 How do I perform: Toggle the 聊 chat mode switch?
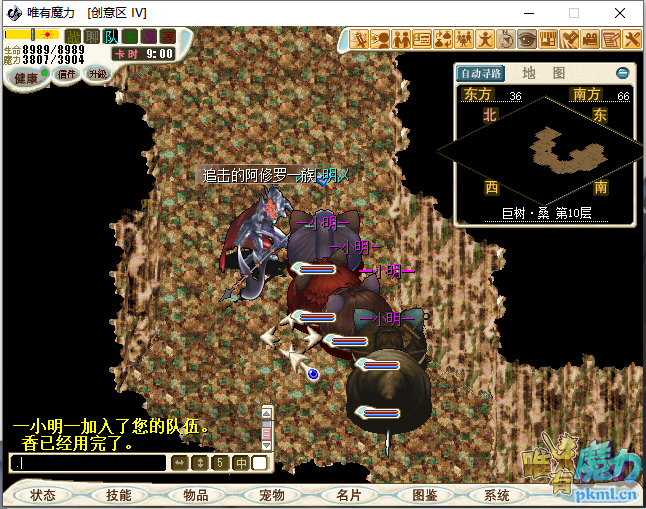coord(91,37)
